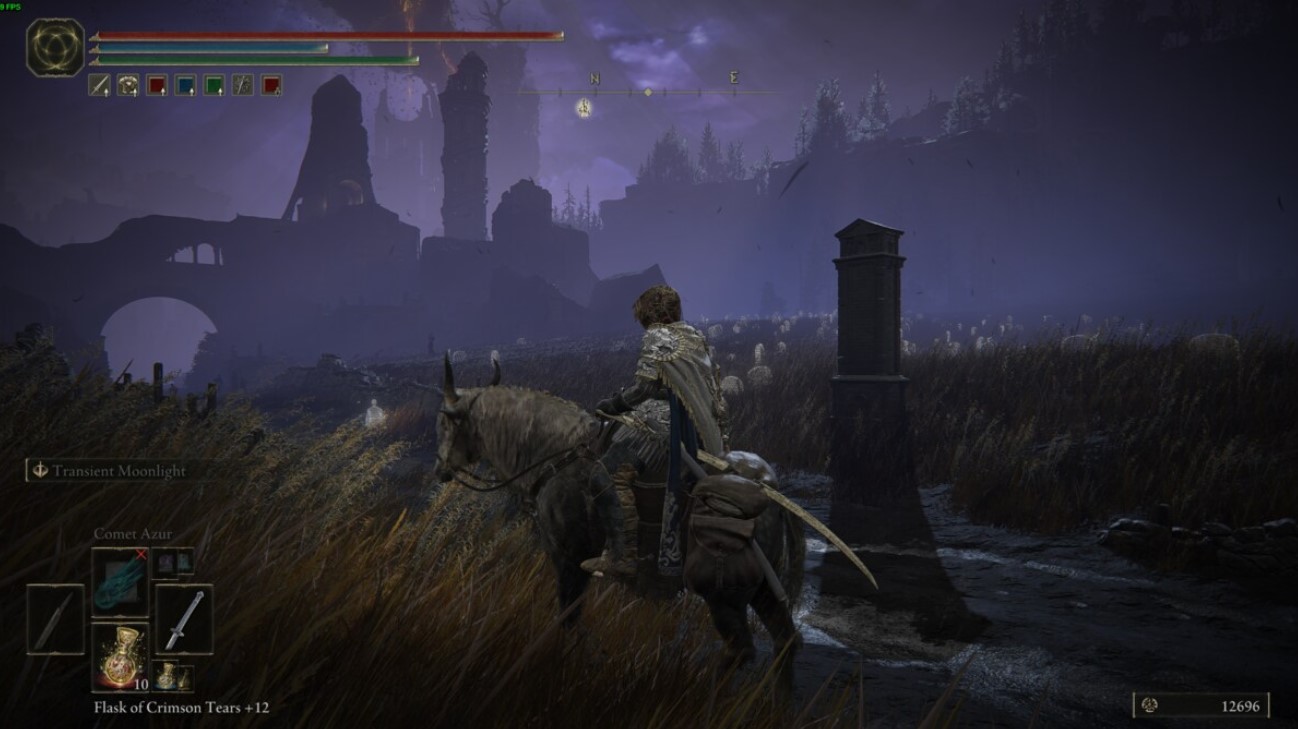
Task: Inspect the green square status icon
Action: [x=214, y=86]
